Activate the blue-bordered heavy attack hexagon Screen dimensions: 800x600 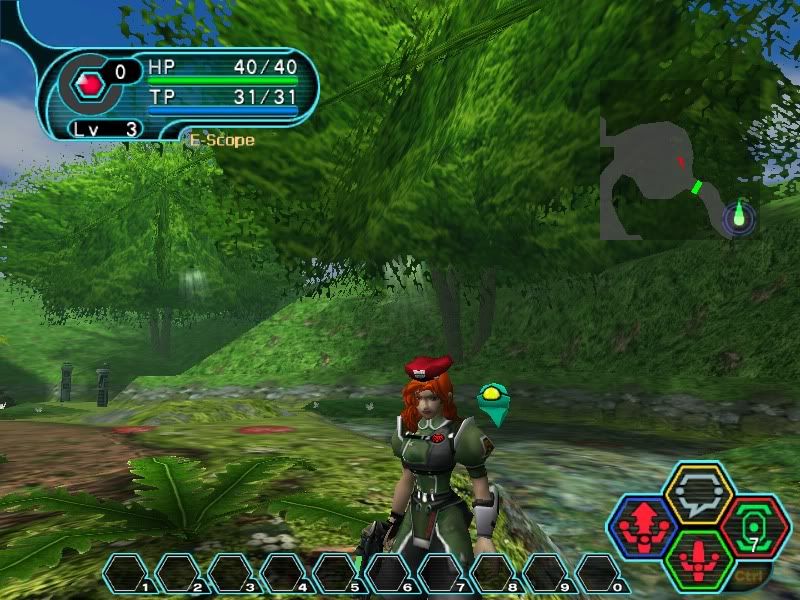point(642,526)
